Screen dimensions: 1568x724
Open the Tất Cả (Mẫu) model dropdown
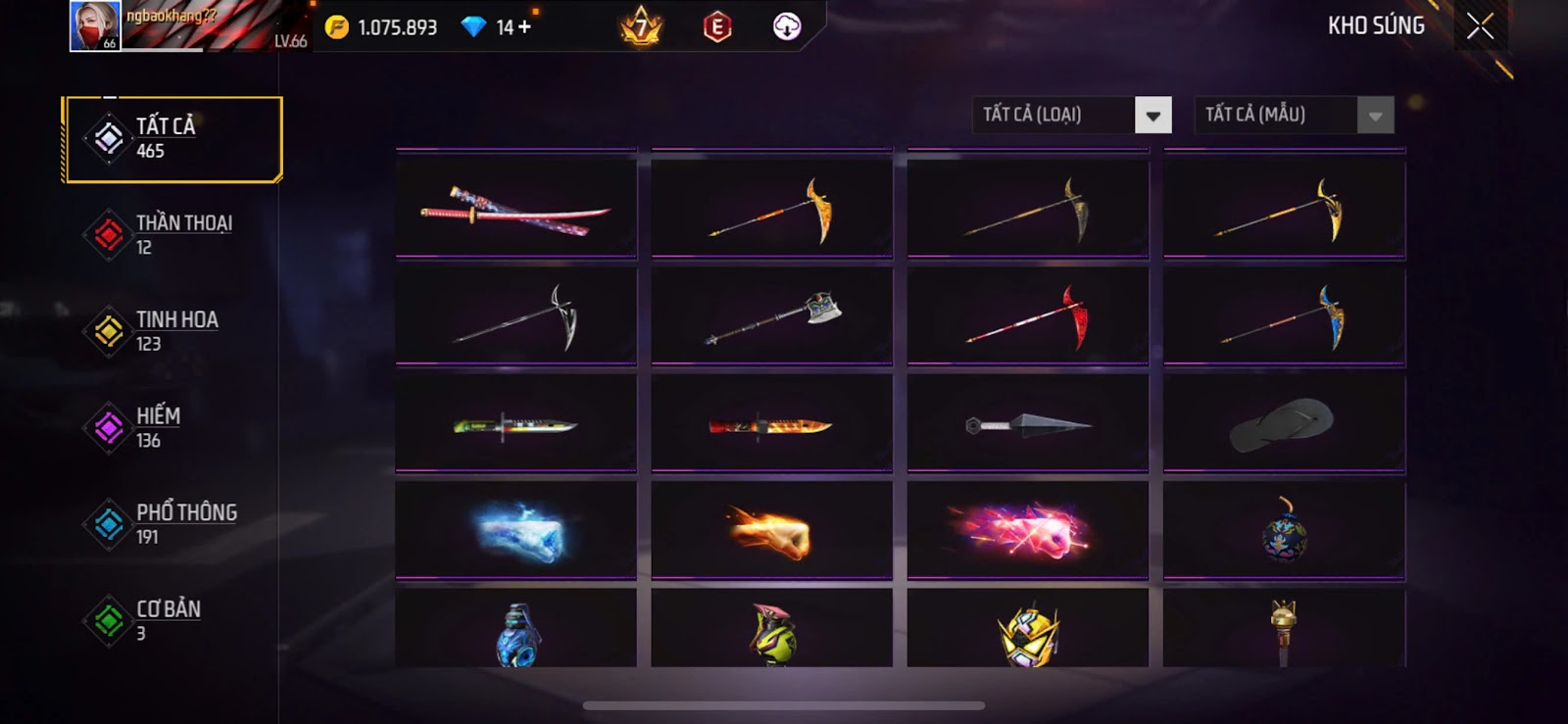pos(1294,116)
